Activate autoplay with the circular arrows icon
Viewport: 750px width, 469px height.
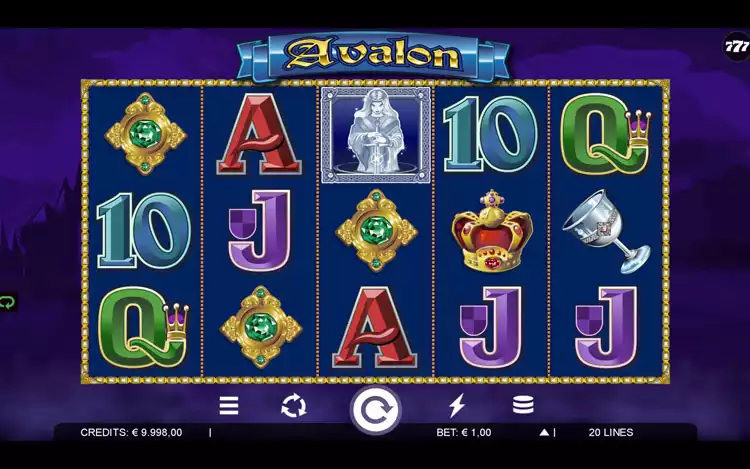[293, 405]
